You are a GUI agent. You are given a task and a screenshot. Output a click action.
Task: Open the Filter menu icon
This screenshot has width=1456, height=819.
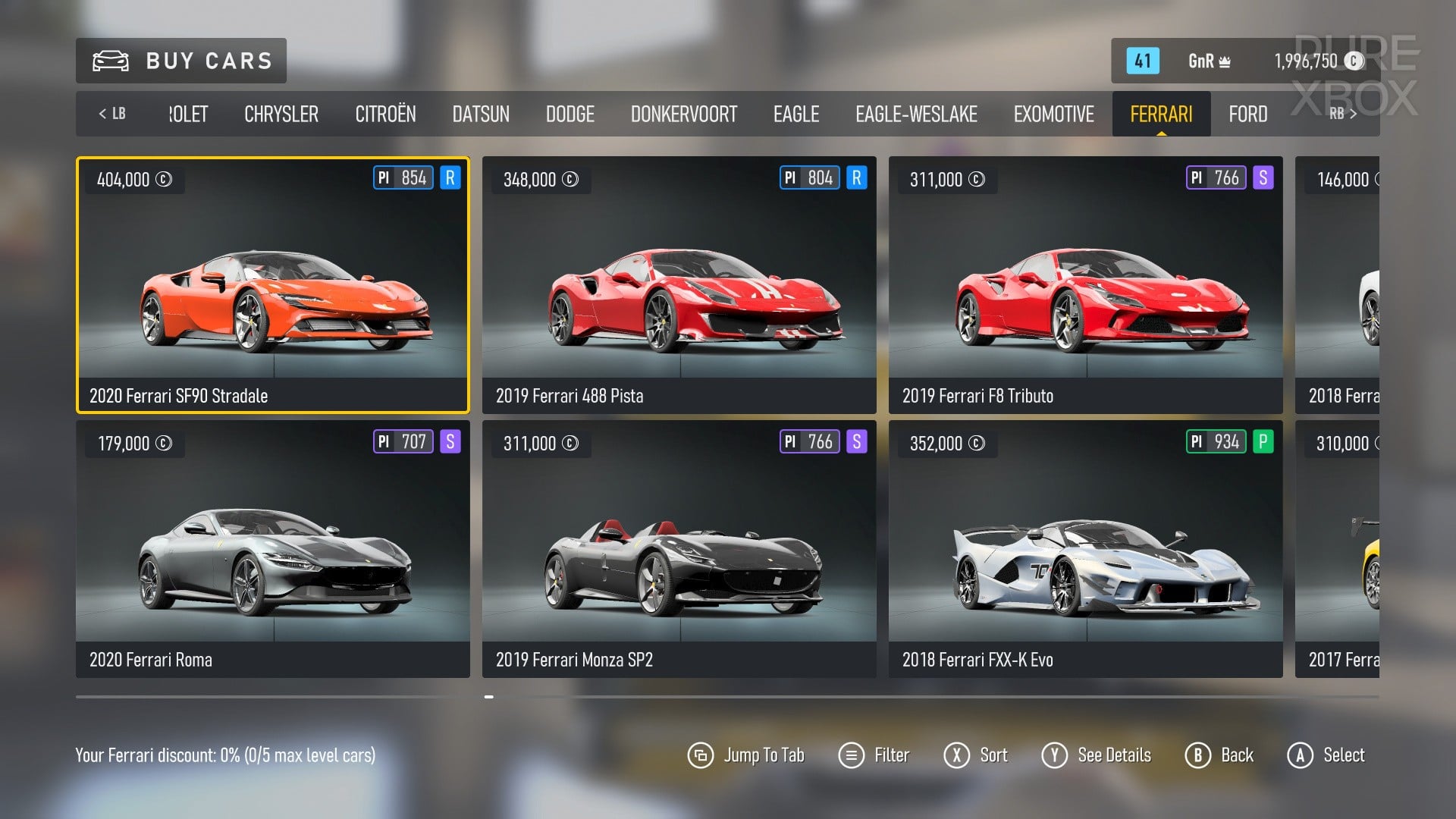(x=851, y=755)
